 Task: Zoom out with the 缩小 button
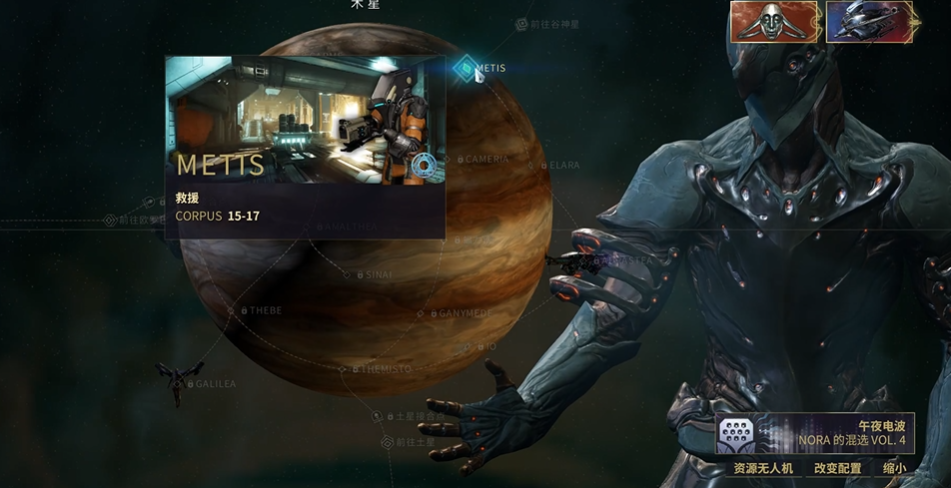coord(895,468)
